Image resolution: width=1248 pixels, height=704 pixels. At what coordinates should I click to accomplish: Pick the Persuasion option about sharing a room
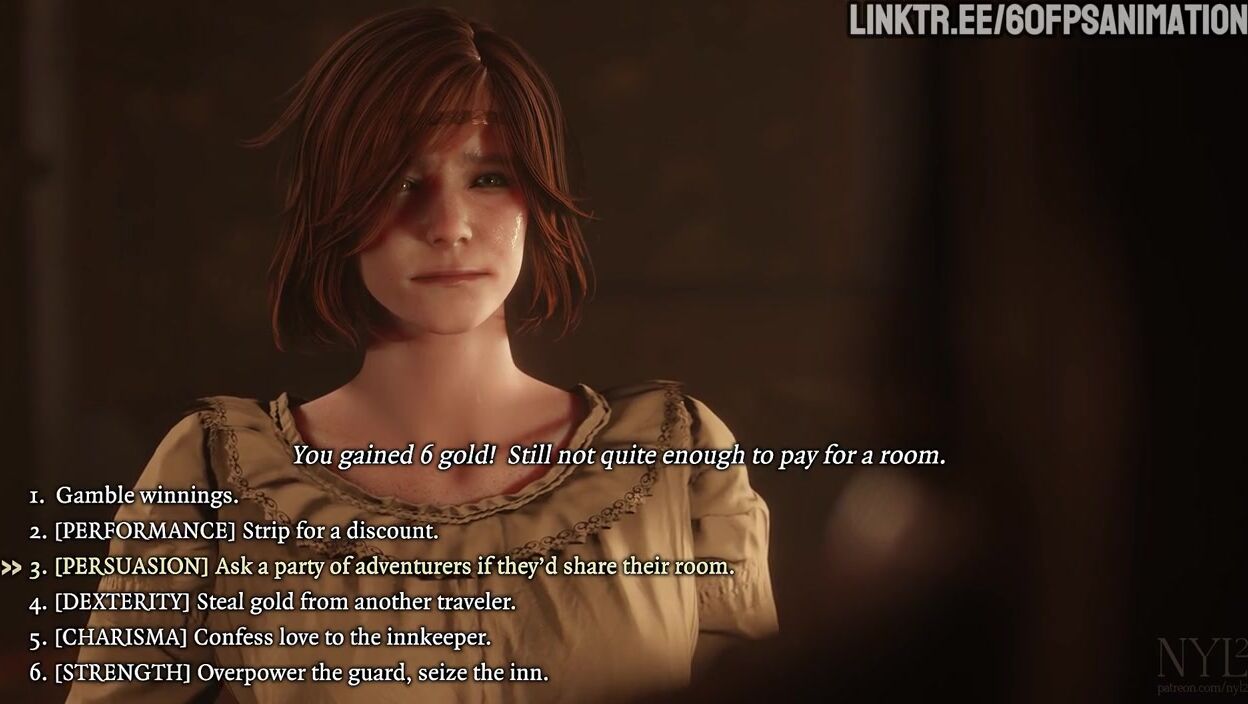[x=394, y=567]
